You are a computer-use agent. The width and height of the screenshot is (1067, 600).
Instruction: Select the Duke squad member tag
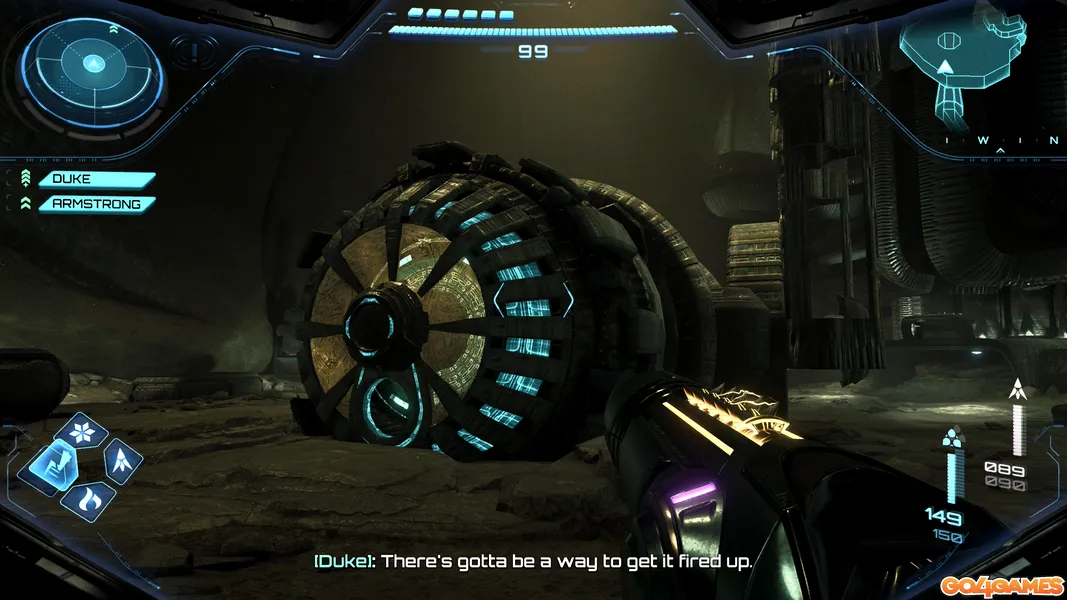96,180
